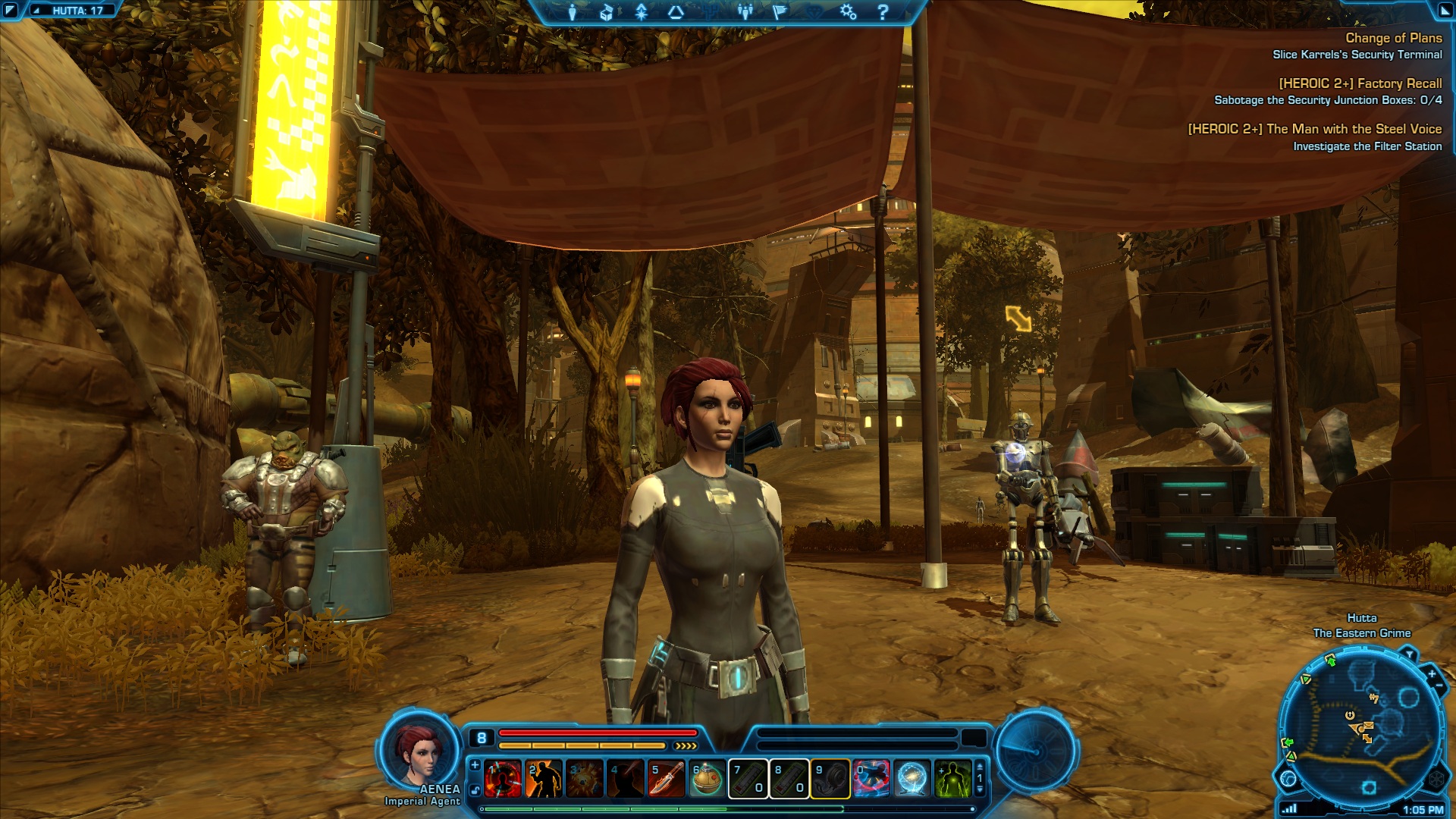Open the group of people social icon
Image resolution: width=1456 pixels, height=819 pixels.
tap(745, 12)
